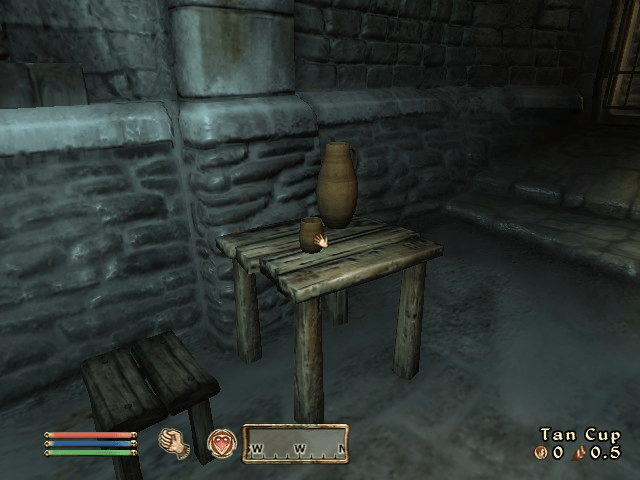
Task: Click the fist hand-to-hand weapon icon
Action: click(176, 443)
